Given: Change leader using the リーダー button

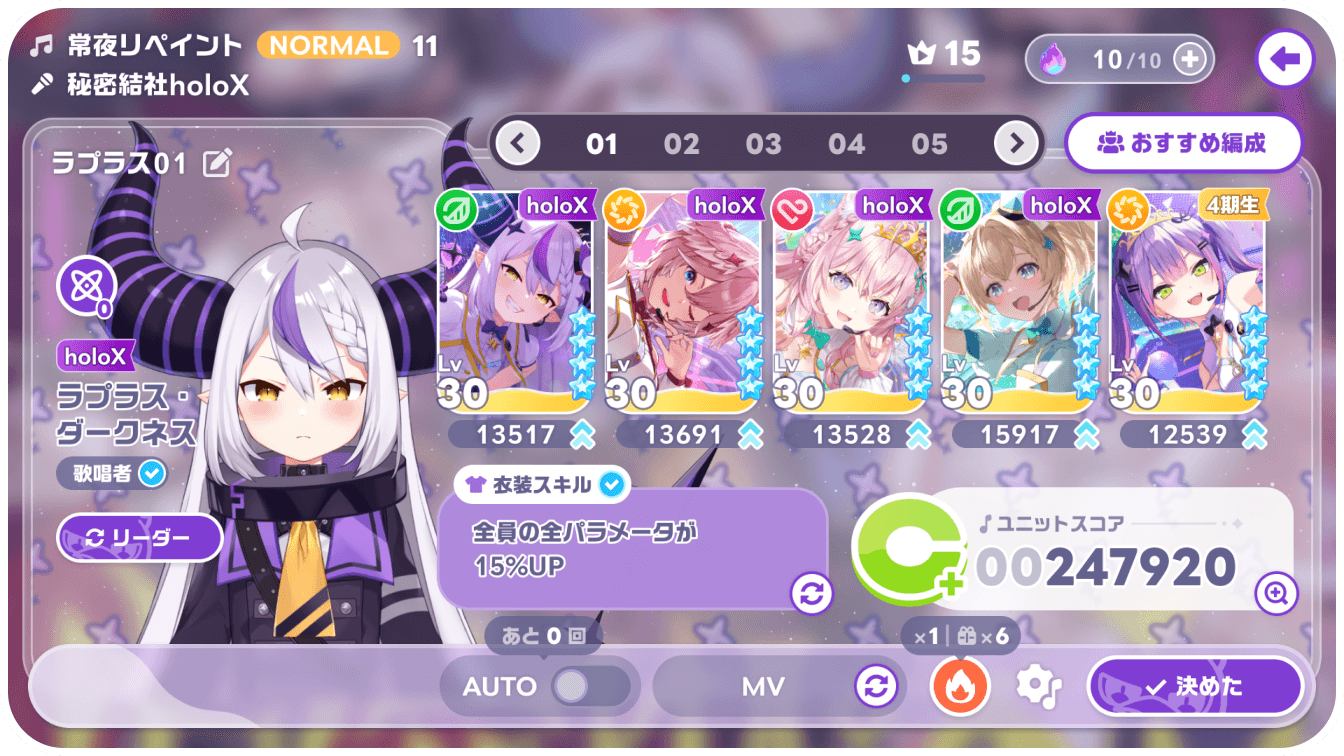Looking at the screenshot, I should (x=139, y=538).
